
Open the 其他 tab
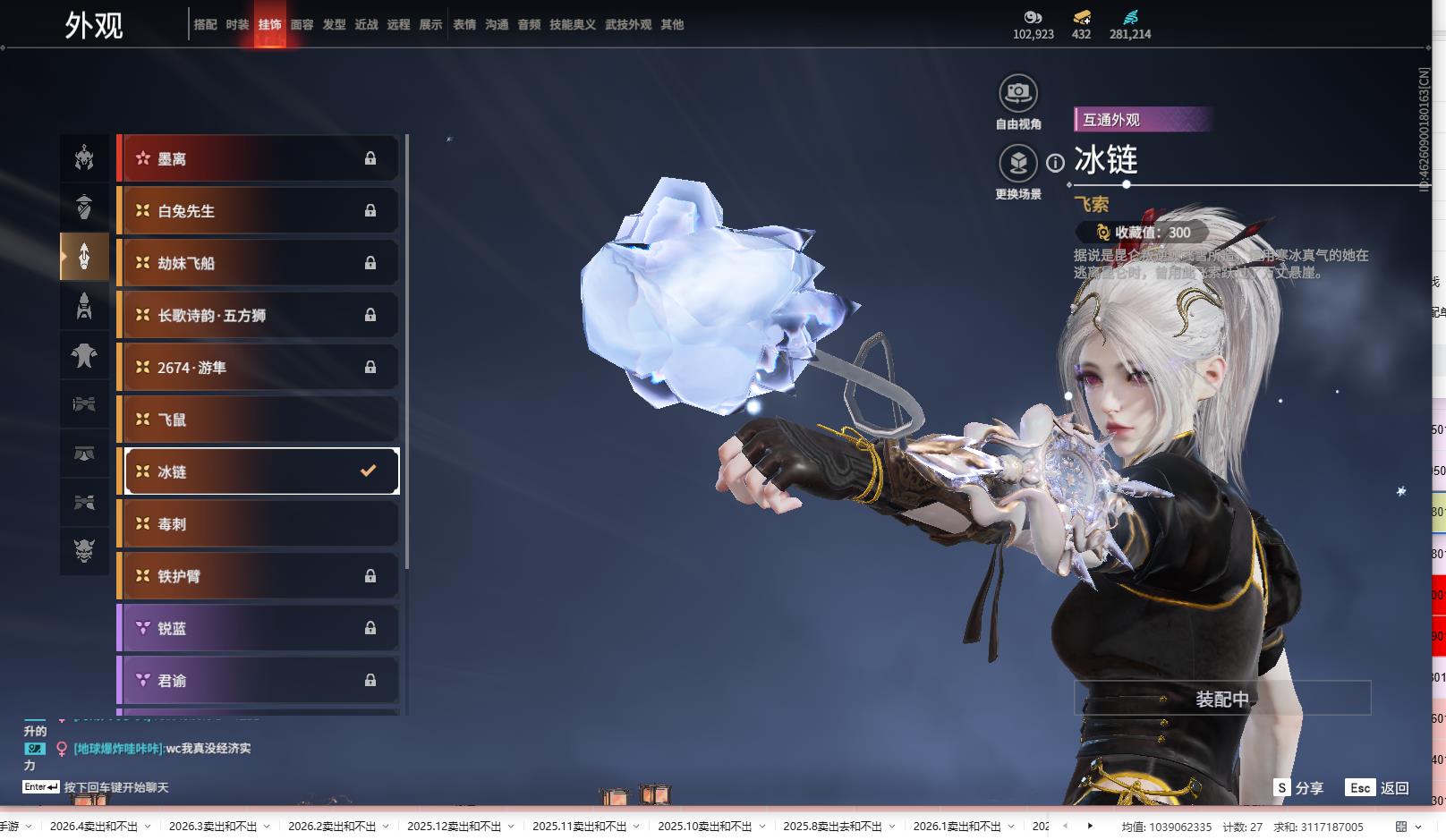672,25
